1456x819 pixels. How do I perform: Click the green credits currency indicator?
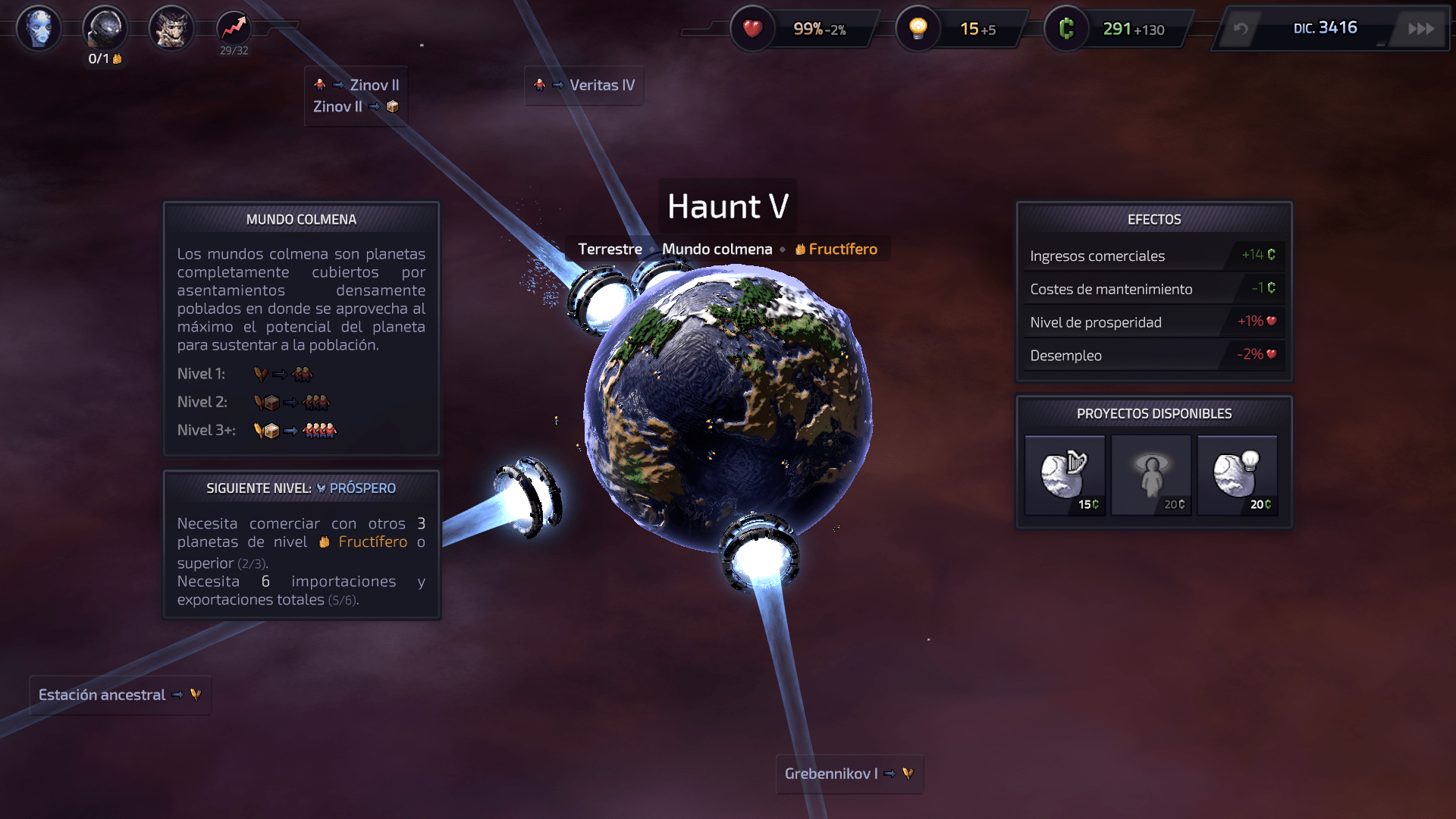(1067, 29)
